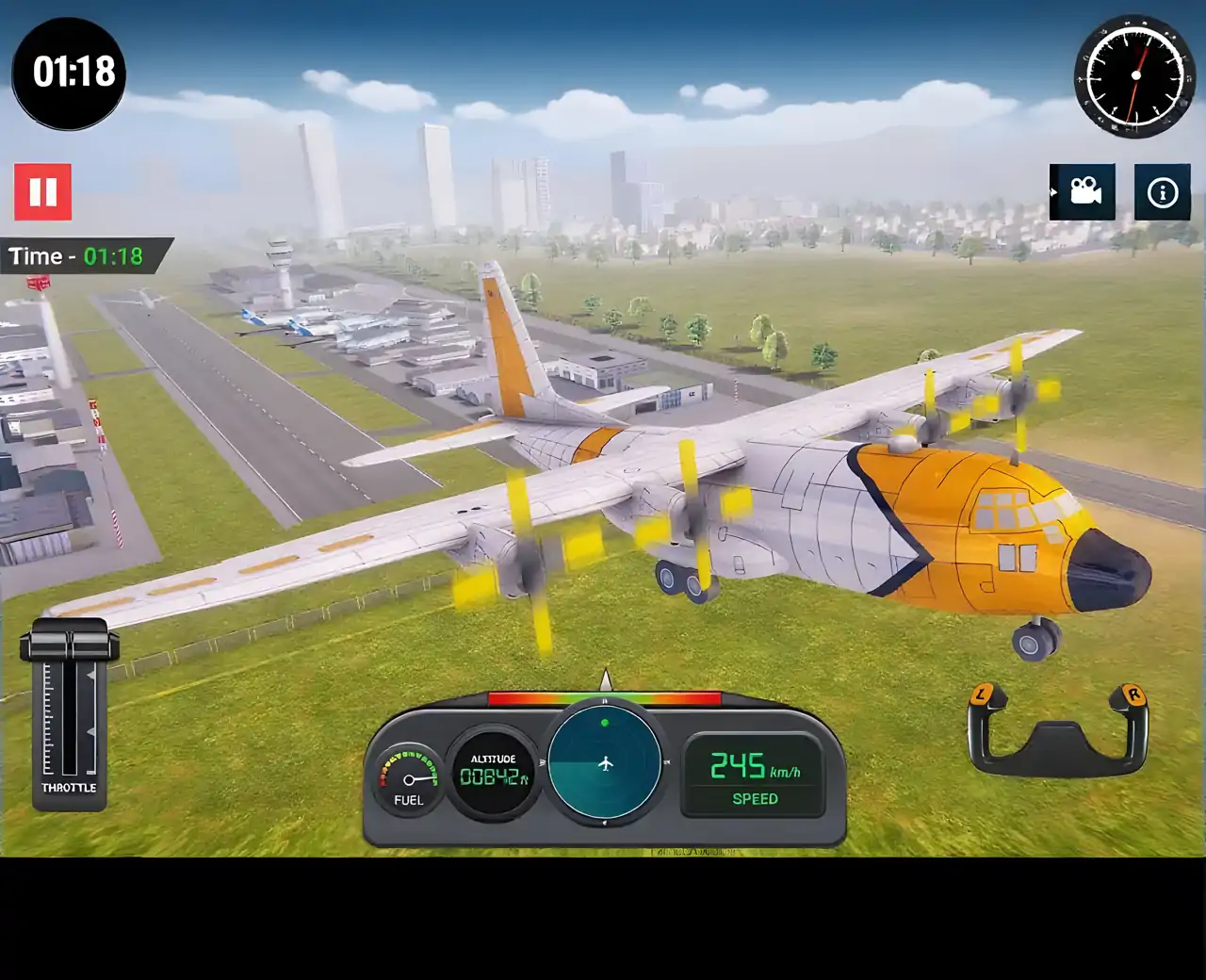Adjust the throttle lever
The image size is (1206, 980).
click(69, 645)
